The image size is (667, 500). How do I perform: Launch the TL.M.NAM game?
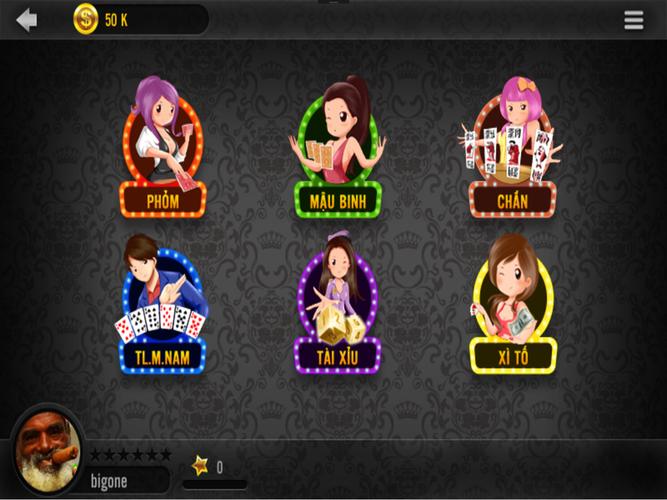pos(163,305)
